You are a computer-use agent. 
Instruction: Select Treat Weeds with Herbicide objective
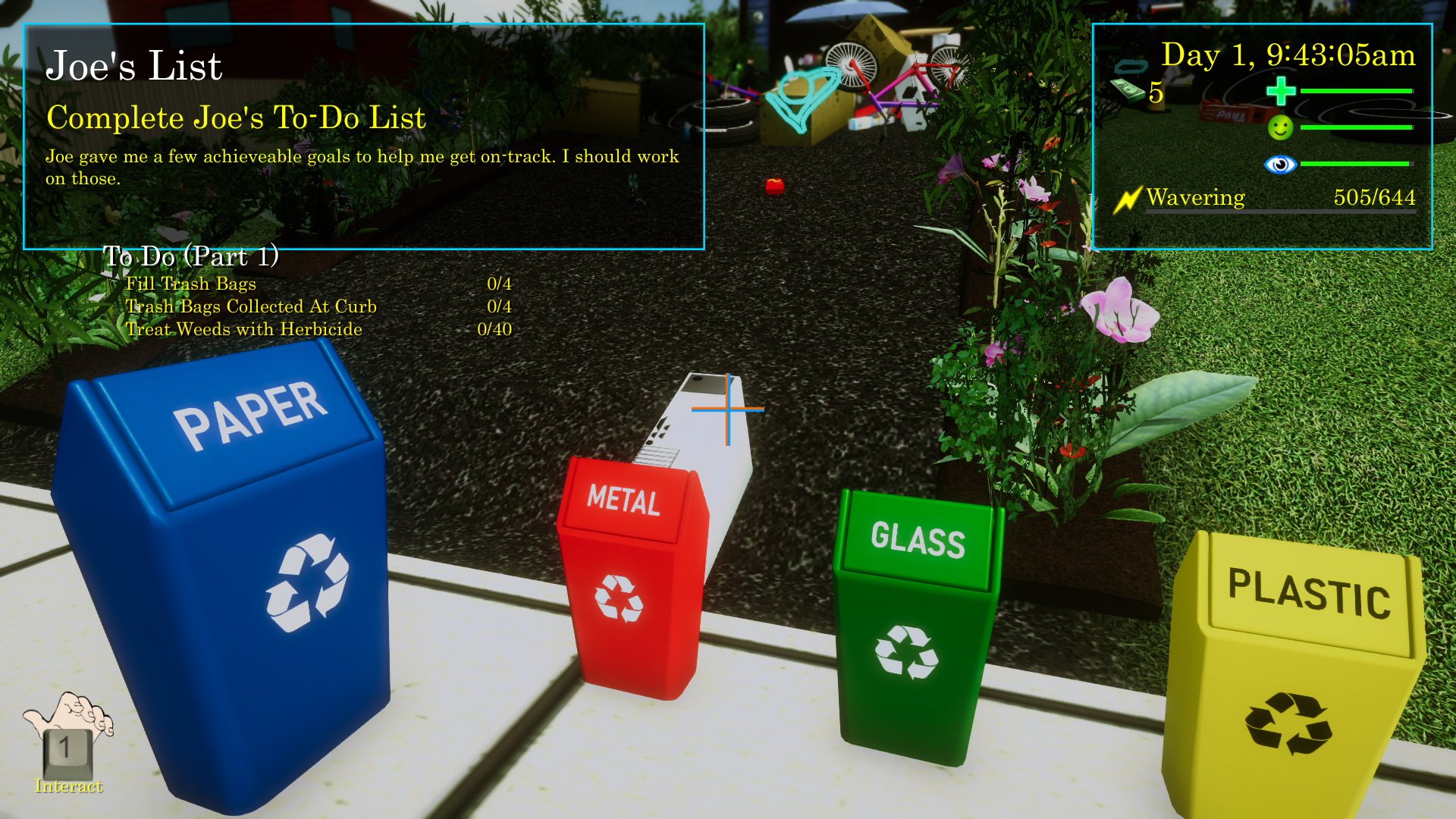243,329
